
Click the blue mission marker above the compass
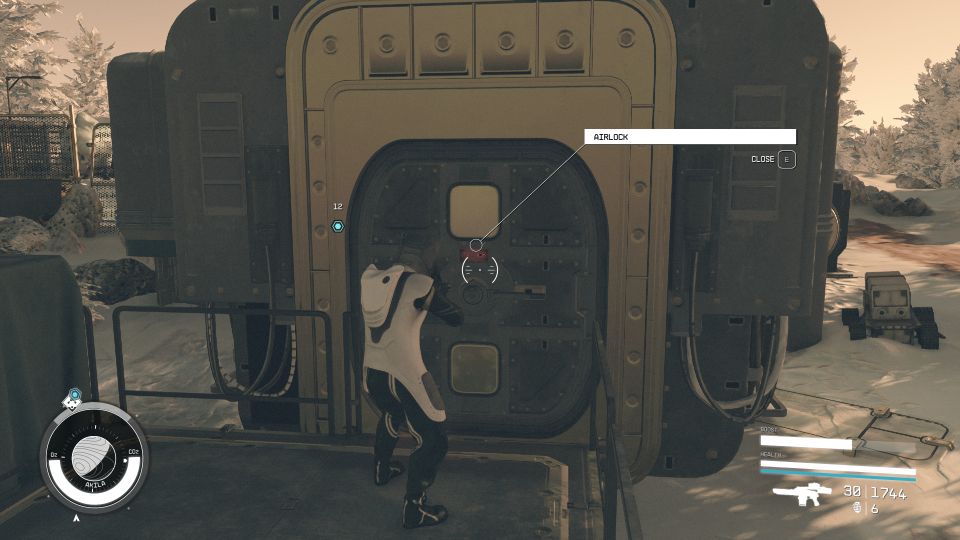tap(73, 396)
